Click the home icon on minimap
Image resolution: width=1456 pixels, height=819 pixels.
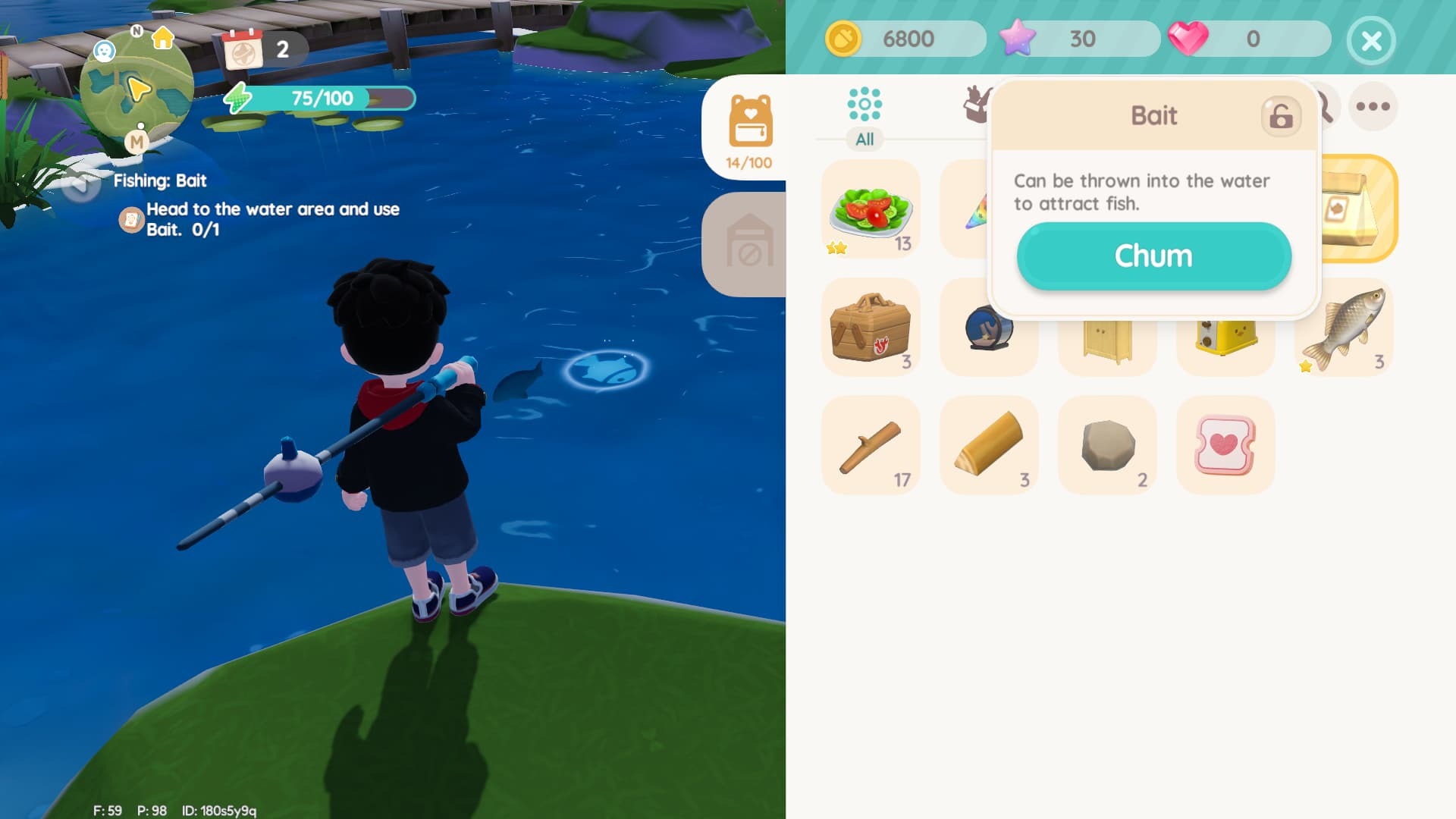(x=163, y=38)
